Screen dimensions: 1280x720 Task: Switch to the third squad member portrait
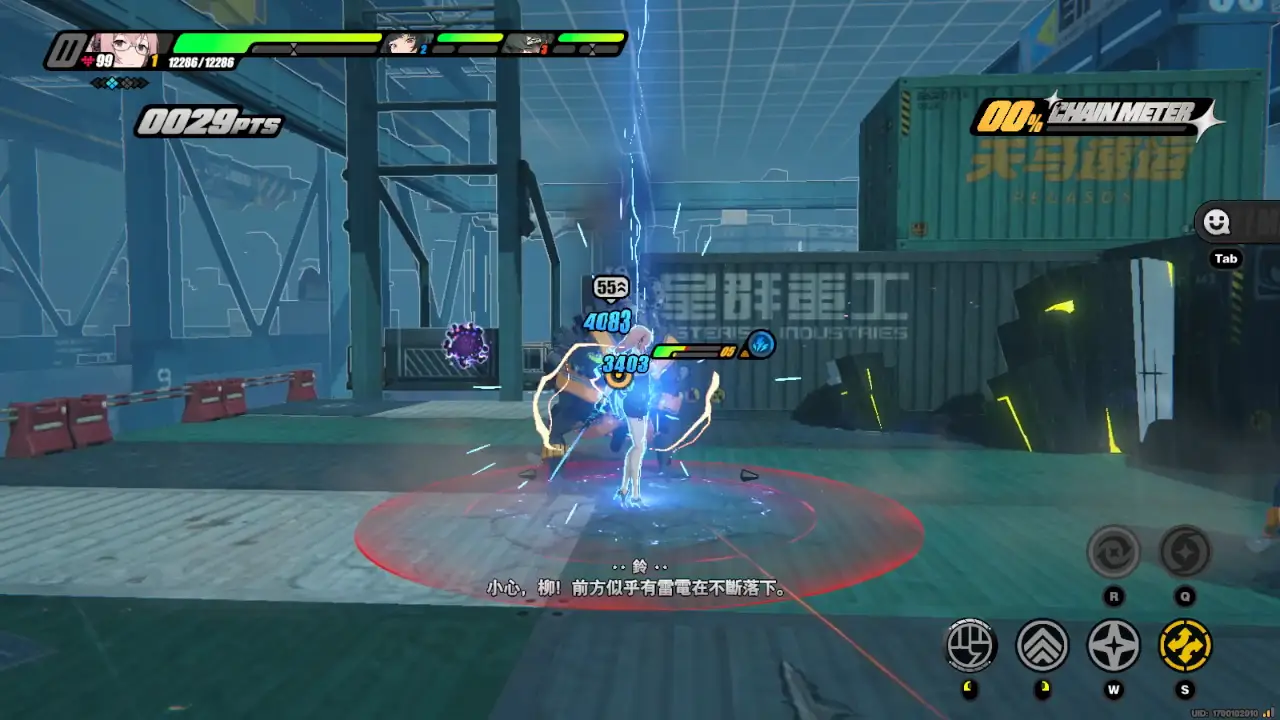[526, 43]
